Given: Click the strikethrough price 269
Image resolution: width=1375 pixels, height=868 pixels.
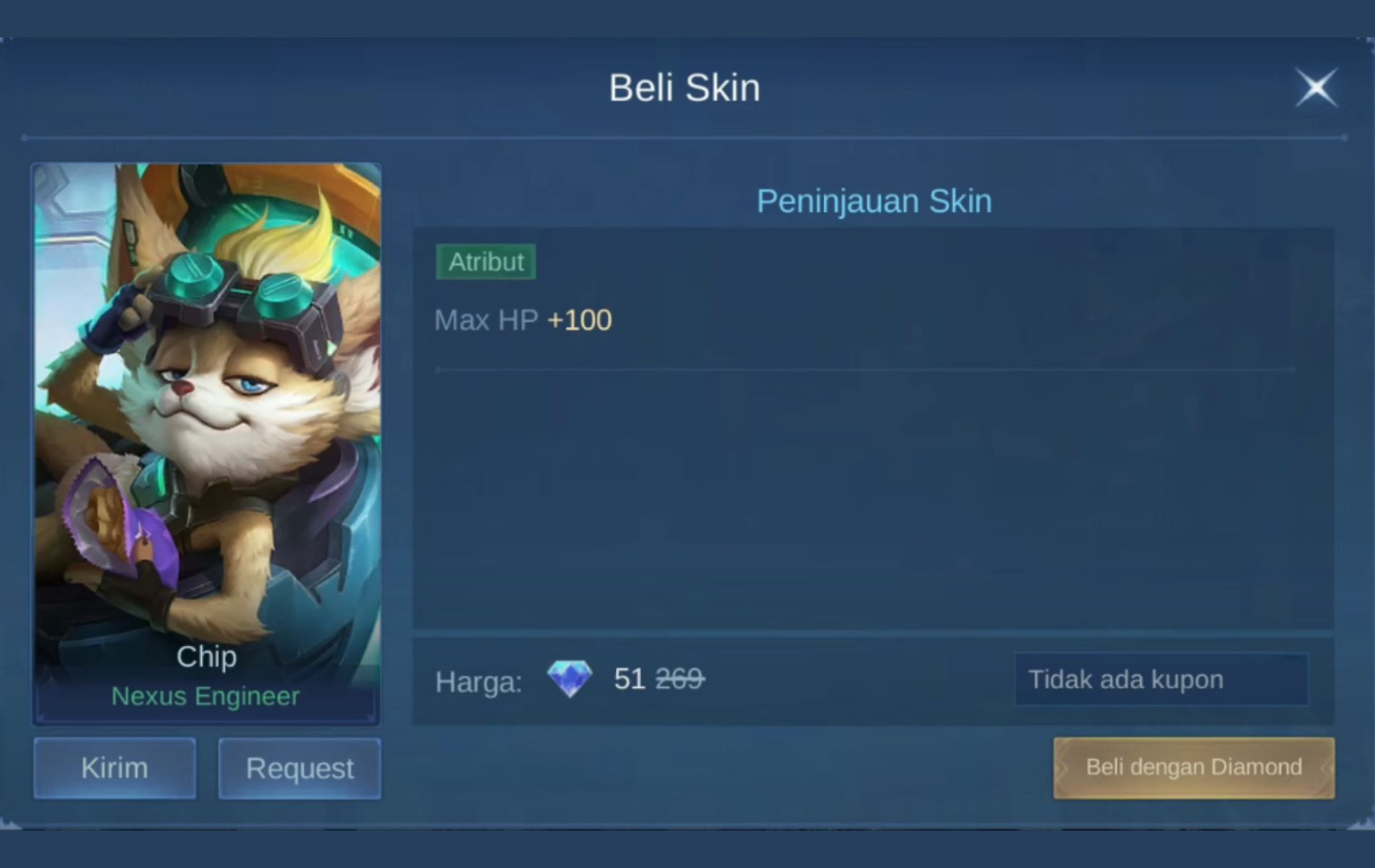Looking at the screenshot, I should tap(681, 678).
